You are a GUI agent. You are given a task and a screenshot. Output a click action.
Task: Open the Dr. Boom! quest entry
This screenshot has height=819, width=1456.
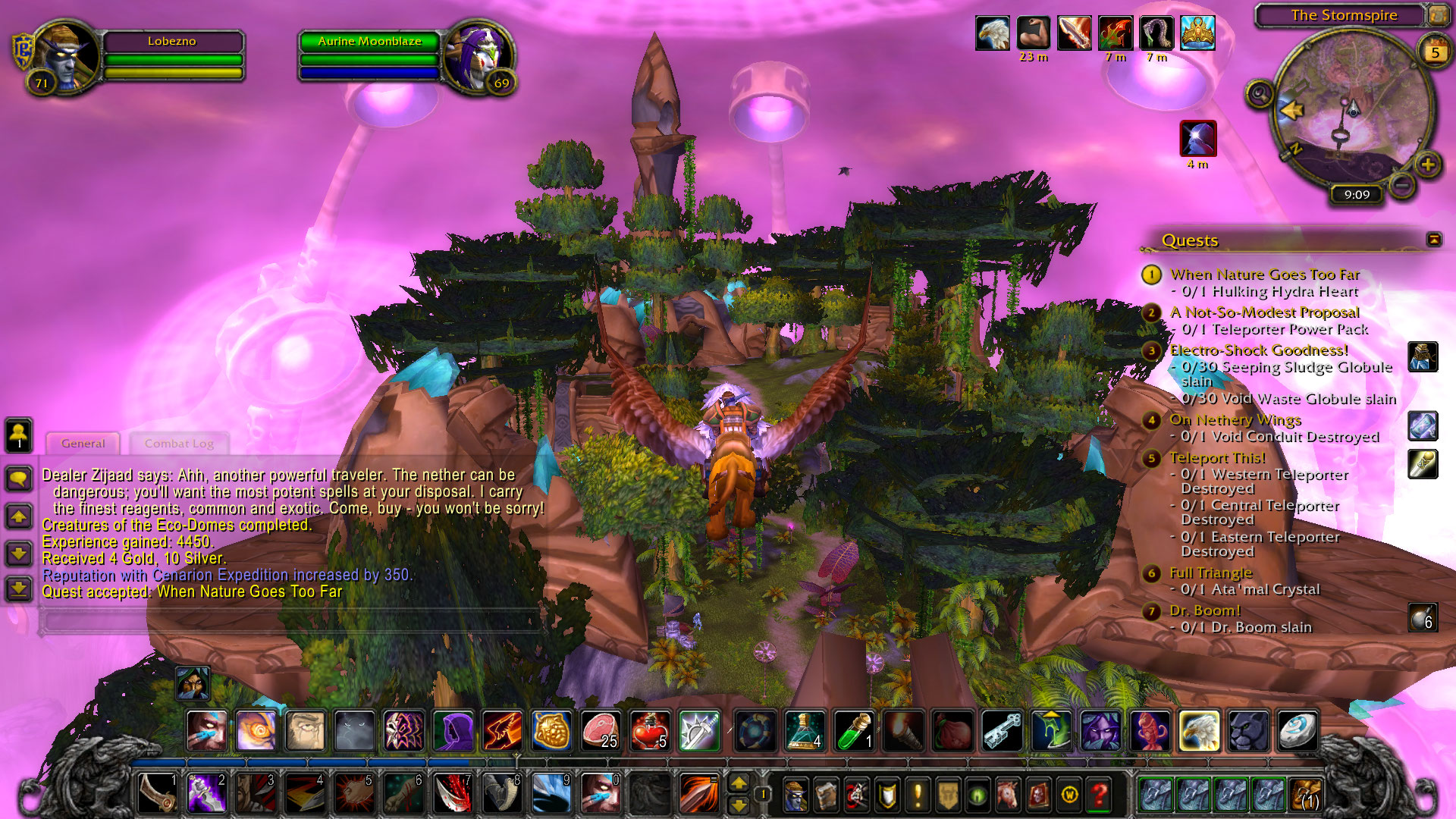pos(1204,610)
